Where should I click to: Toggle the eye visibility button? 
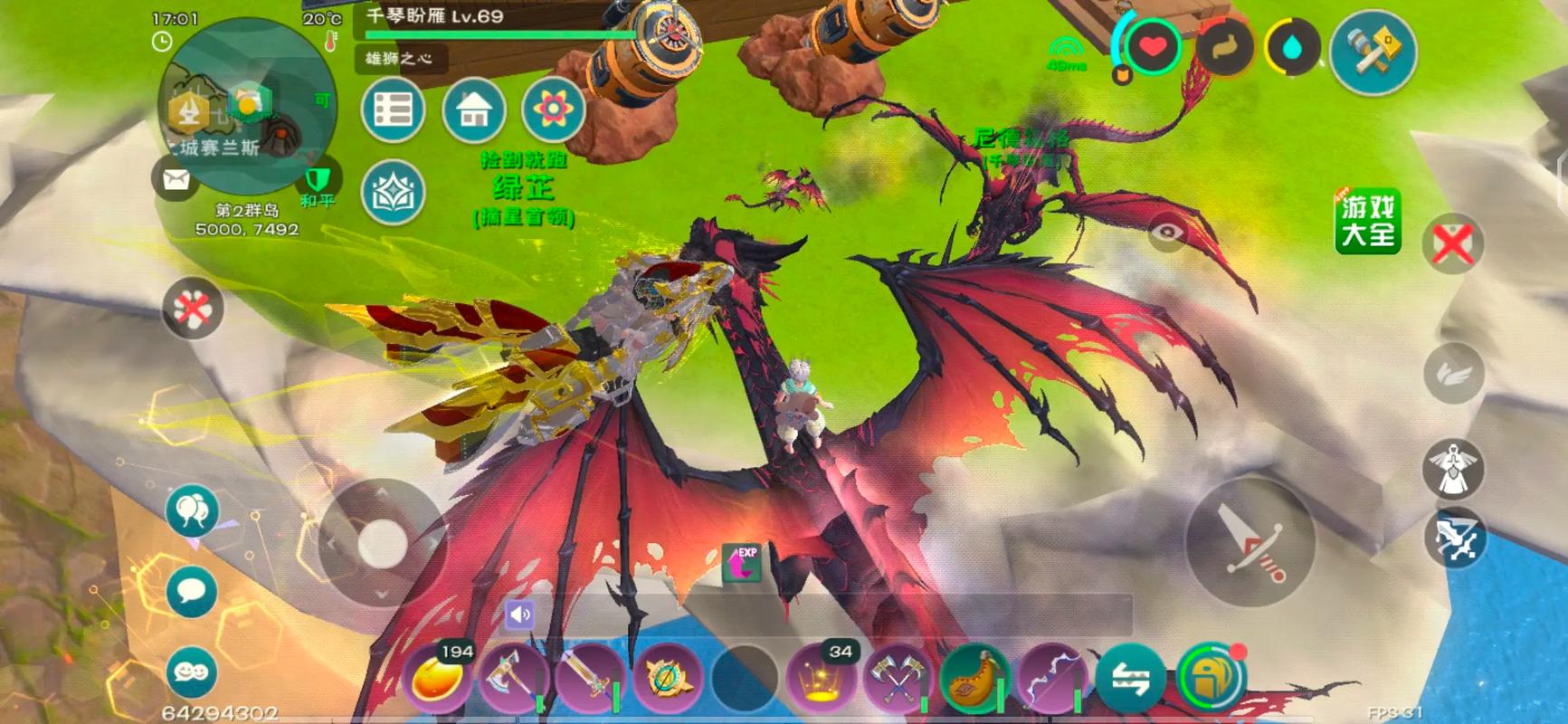pos(1167,234)
